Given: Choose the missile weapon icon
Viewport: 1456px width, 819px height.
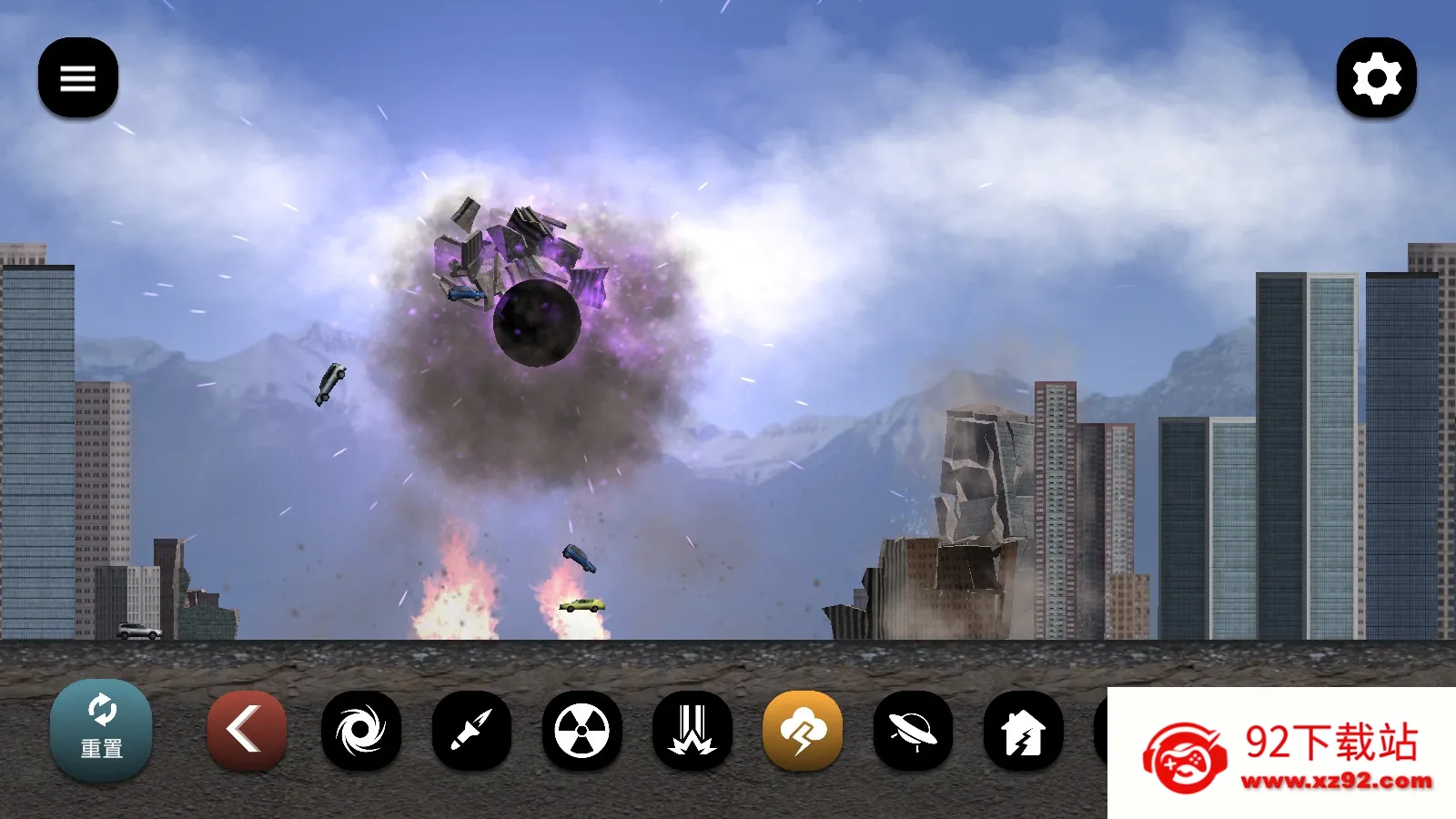Looking at the screenshot, I should tap(471, 731).
